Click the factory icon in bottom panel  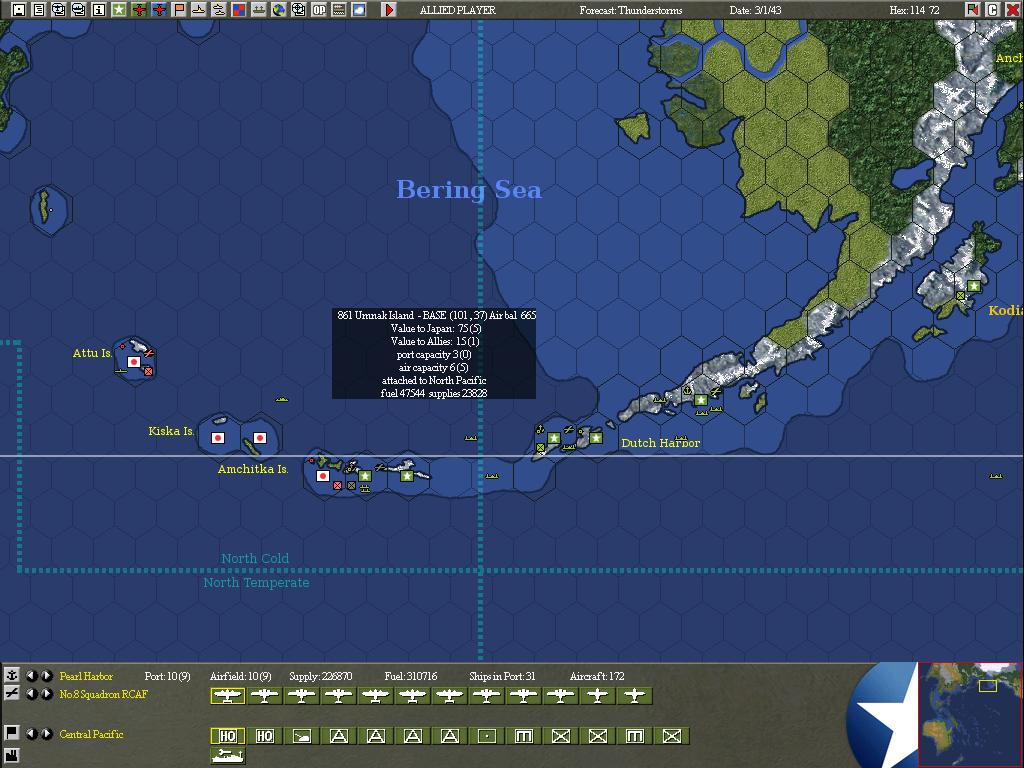[12, 755]
